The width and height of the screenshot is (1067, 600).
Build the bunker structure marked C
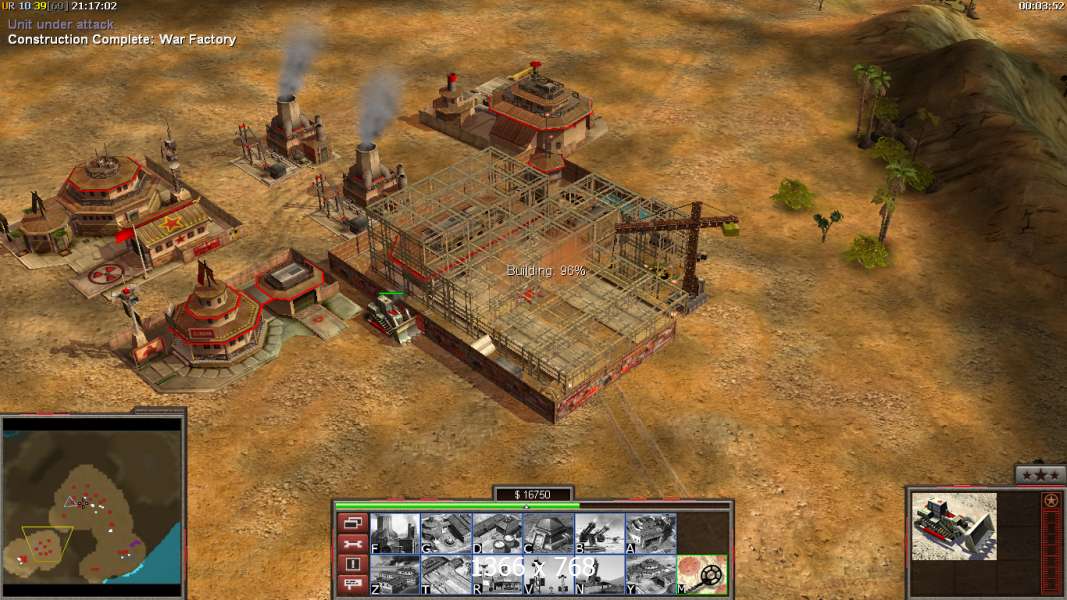(548, 533)
